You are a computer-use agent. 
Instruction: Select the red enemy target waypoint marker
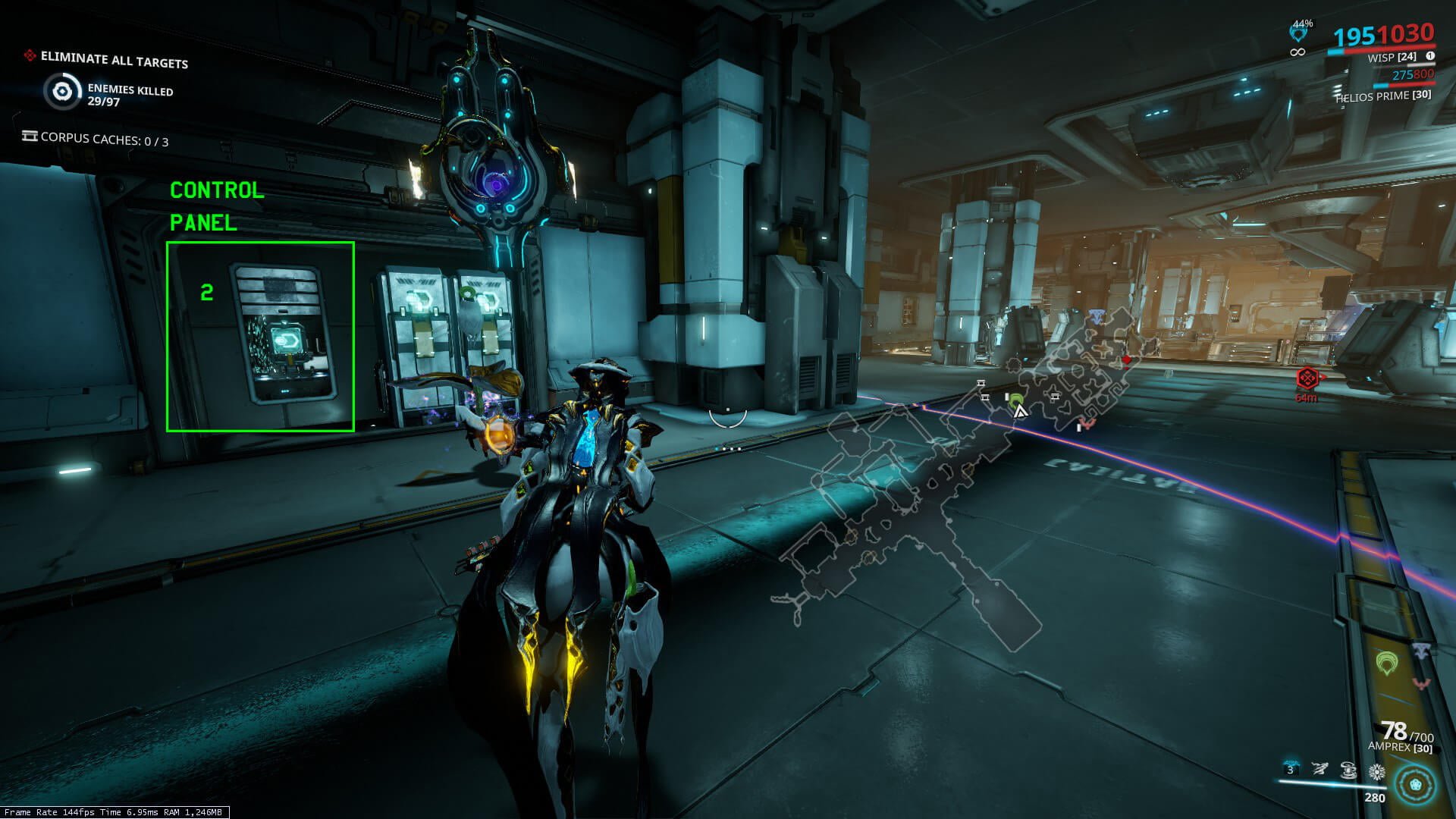click(x=1307, y=378)
